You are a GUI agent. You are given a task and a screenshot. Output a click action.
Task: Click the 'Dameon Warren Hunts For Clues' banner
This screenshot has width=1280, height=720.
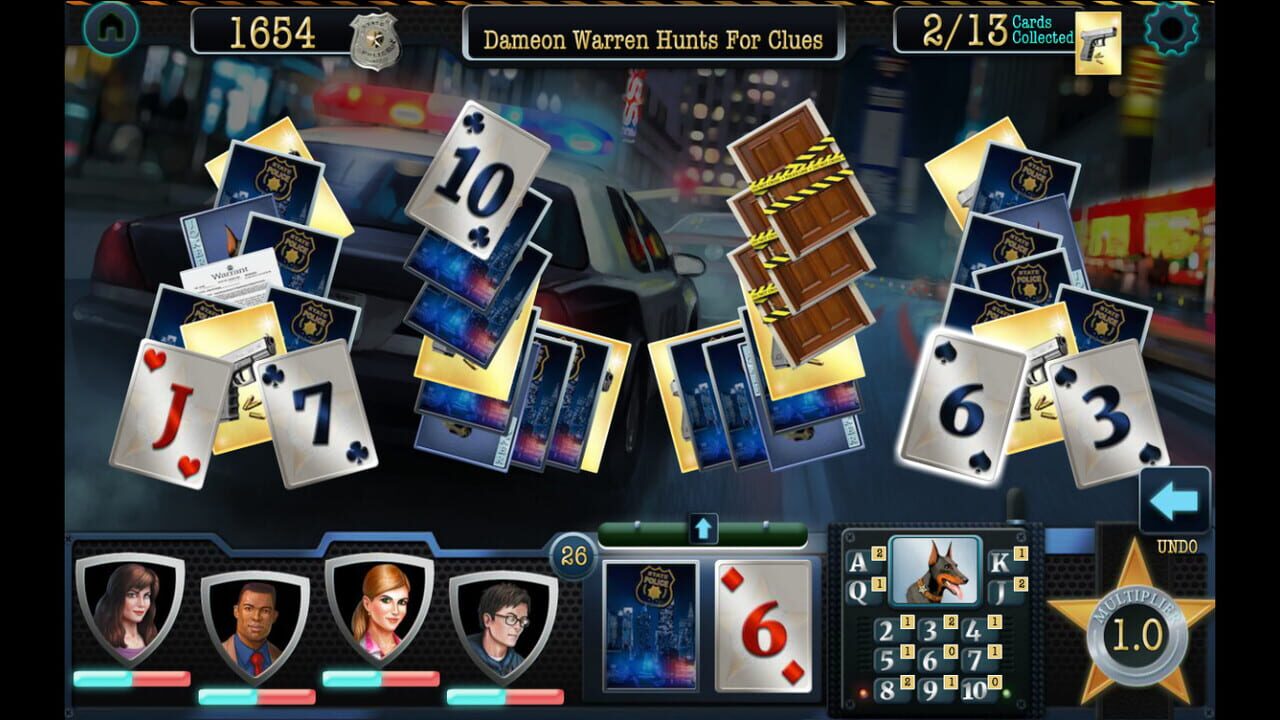click(655, 36)
